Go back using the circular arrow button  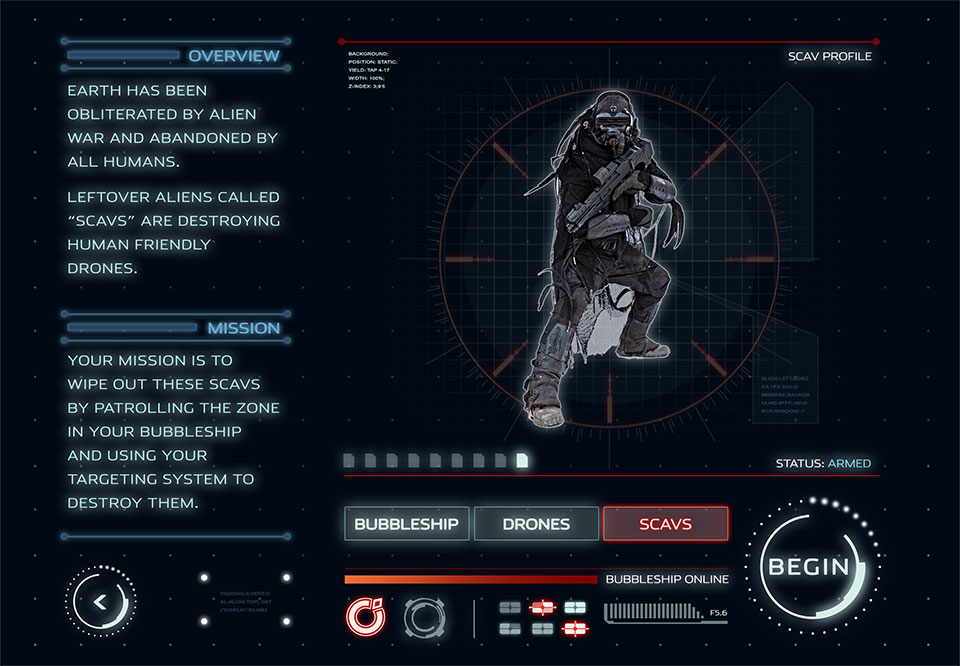[100, 601]
